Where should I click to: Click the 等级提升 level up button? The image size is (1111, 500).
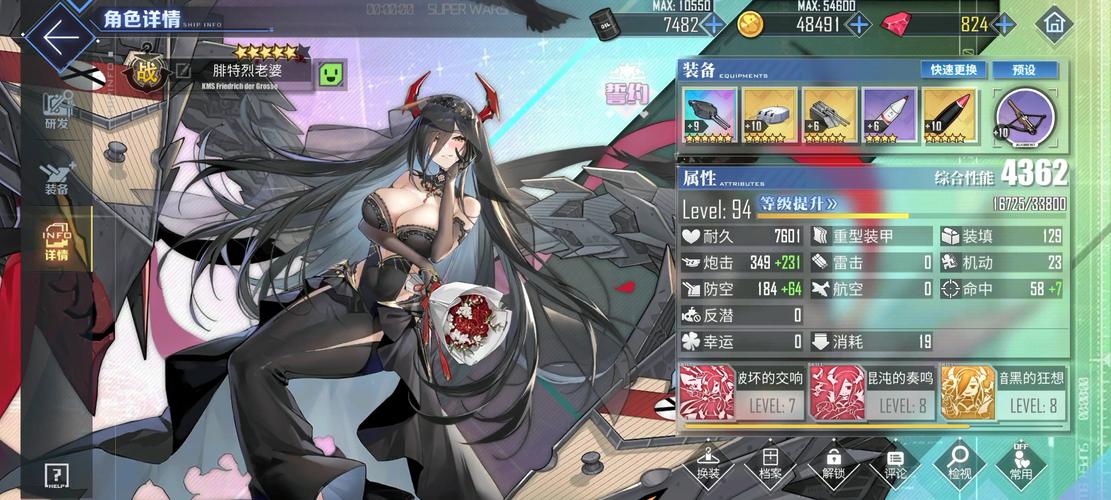(x=800, y=204)
